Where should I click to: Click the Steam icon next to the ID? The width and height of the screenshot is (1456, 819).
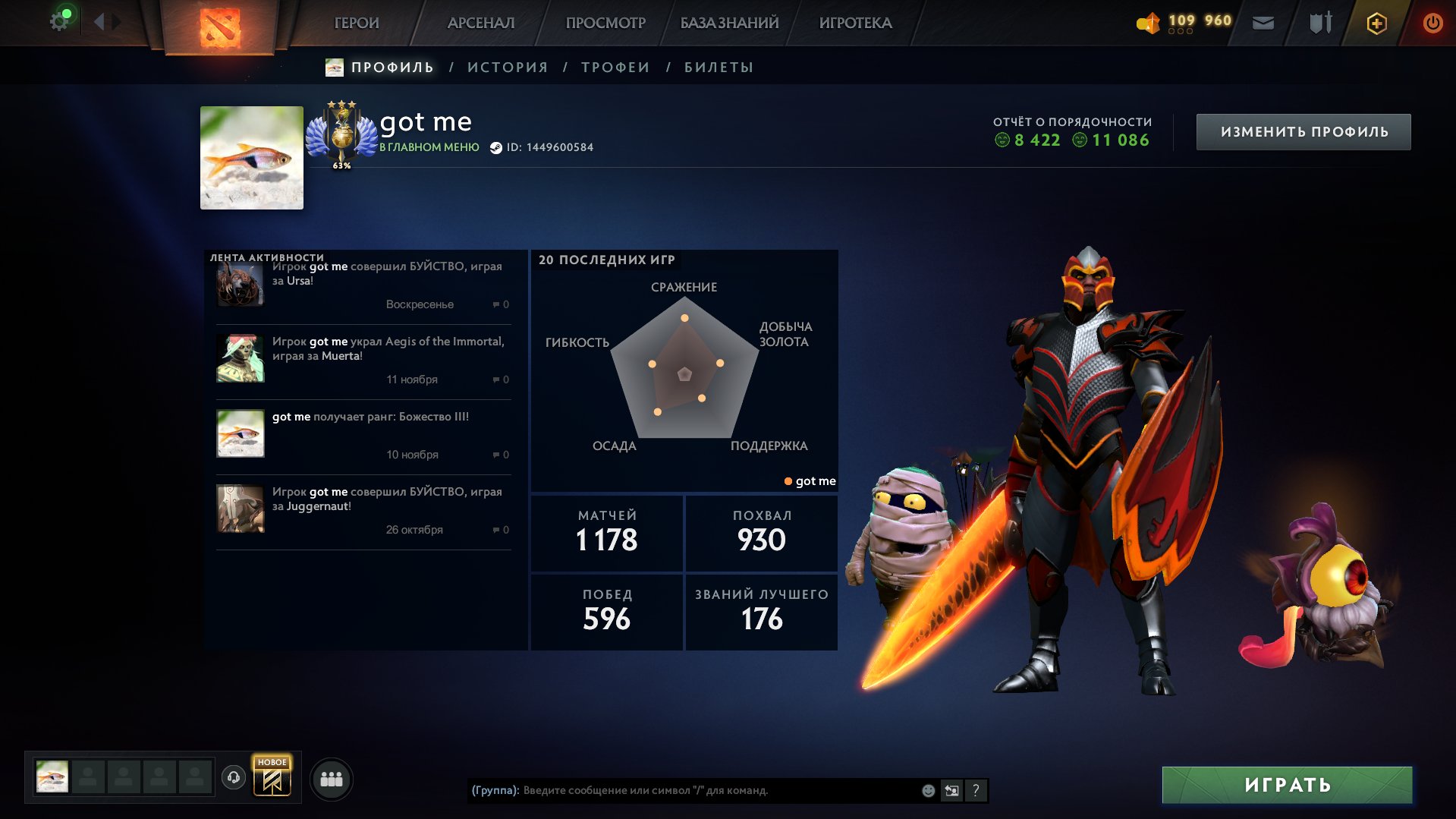tap(495, 148)
